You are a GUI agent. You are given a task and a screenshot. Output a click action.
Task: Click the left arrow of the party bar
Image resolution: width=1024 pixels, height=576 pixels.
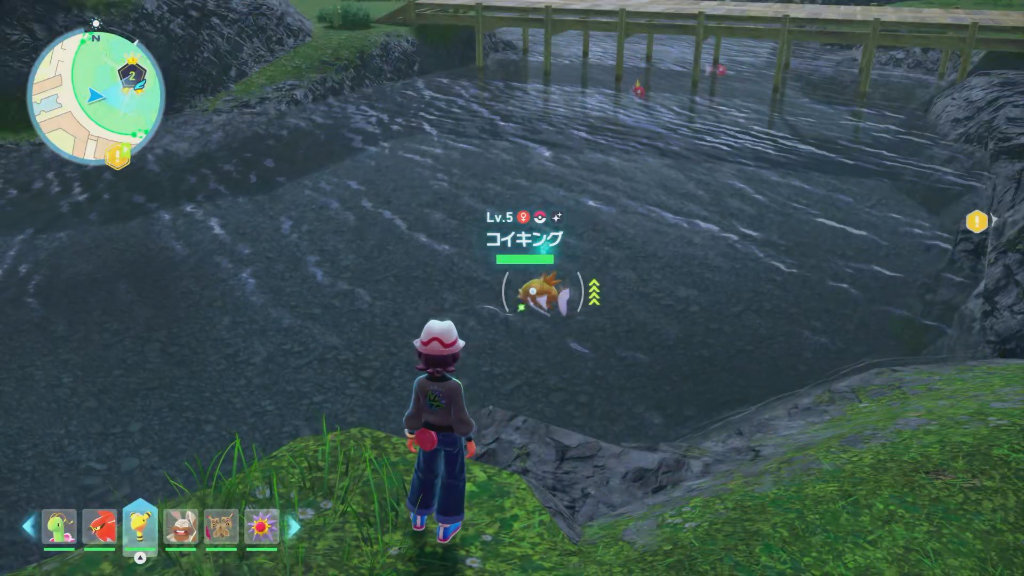[28, 526]
